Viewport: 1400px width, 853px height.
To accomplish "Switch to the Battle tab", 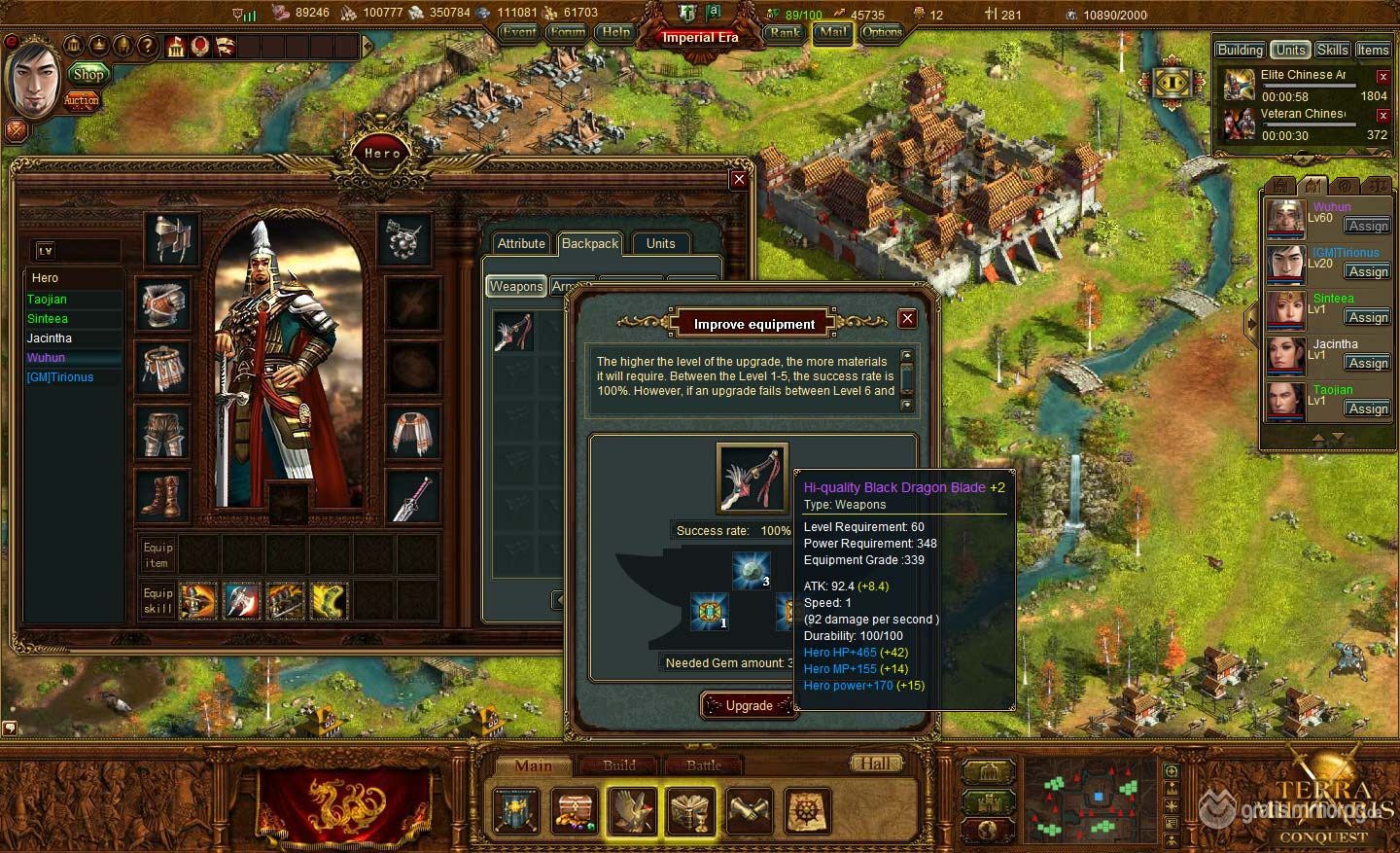I will point(704,765).
